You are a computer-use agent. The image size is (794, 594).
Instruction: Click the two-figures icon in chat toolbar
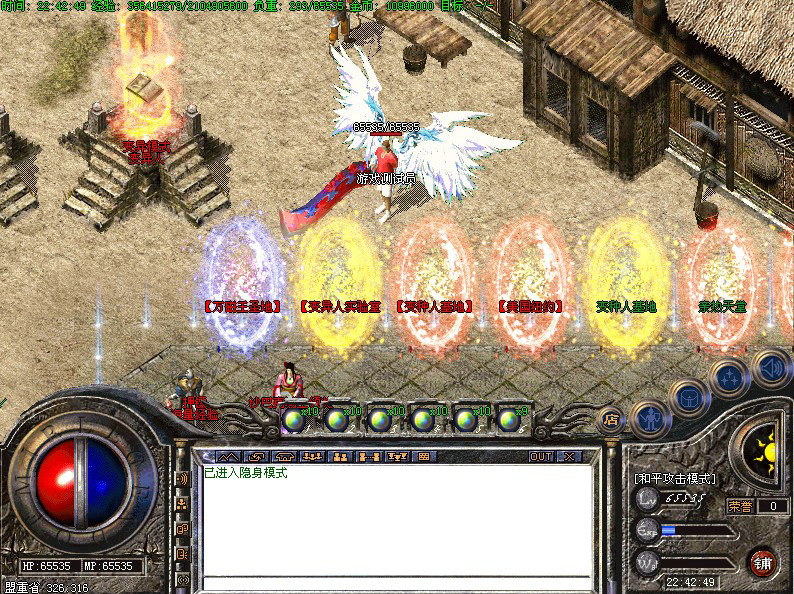(340, 456)
